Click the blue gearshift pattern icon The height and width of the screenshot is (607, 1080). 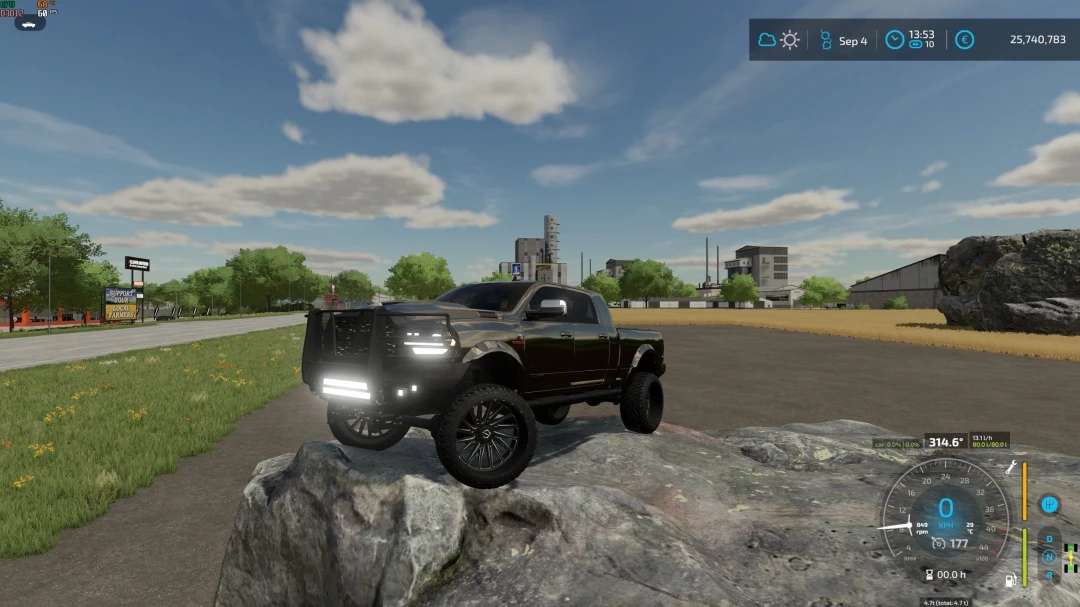click(1049, 504)
